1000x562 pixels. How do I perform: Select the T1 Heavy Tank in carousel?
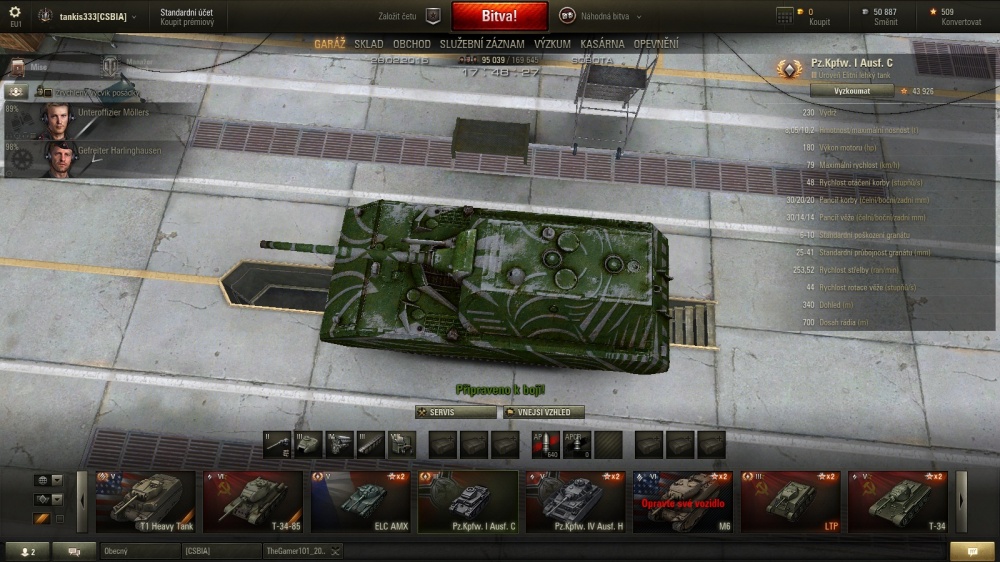(144, 501)
